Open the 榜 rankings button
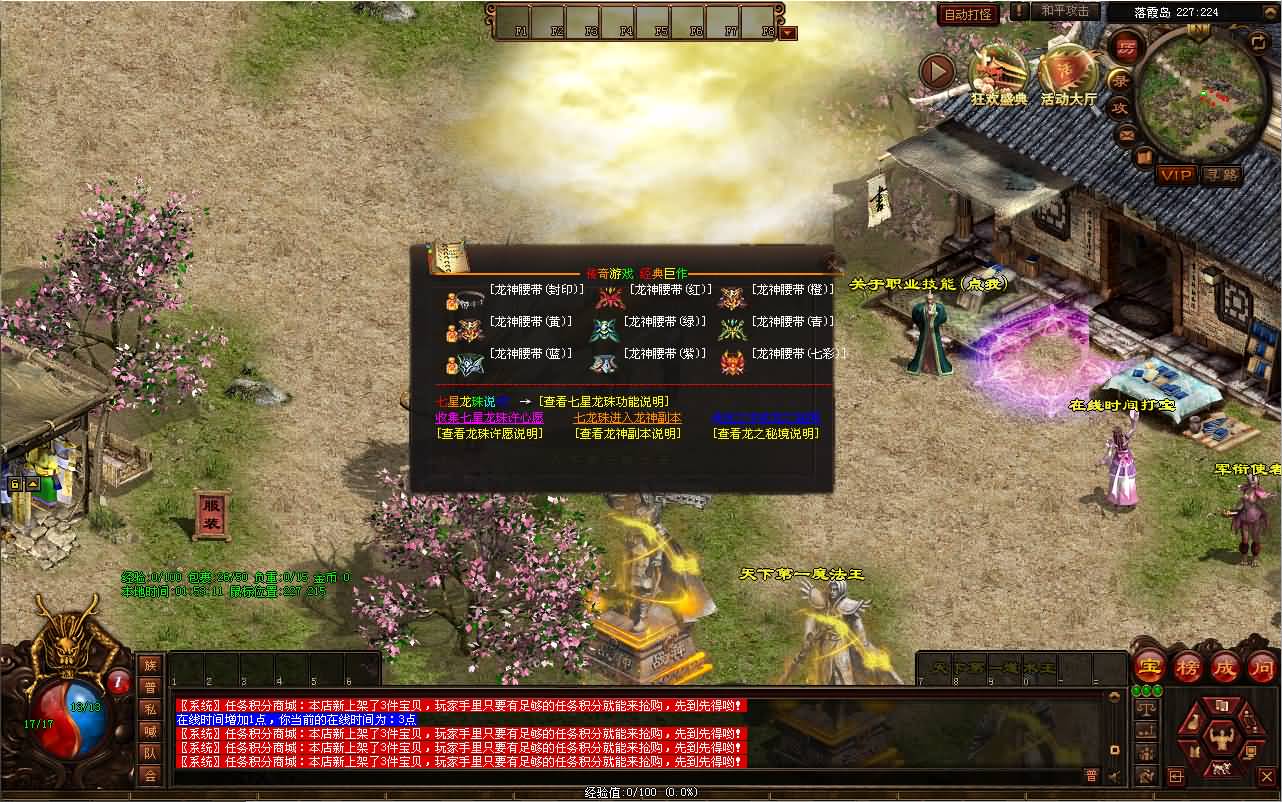The width and height of the screenshot is (1282, 802). [1187, 666]
